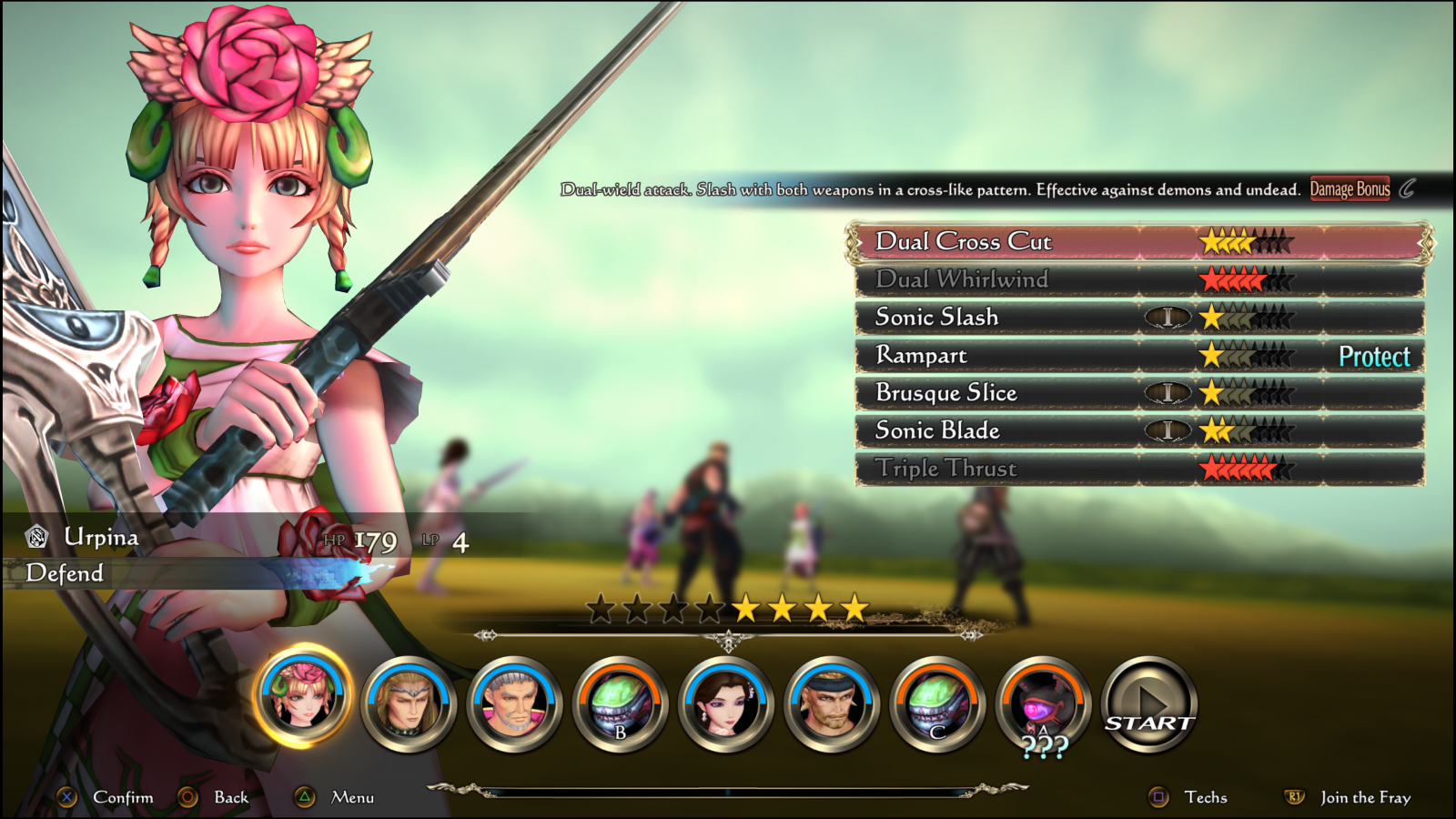Select the unknown ??? enemy A portrait
The width and height of the screenshot is (1456, 819).
click(x=1043, y=703)
